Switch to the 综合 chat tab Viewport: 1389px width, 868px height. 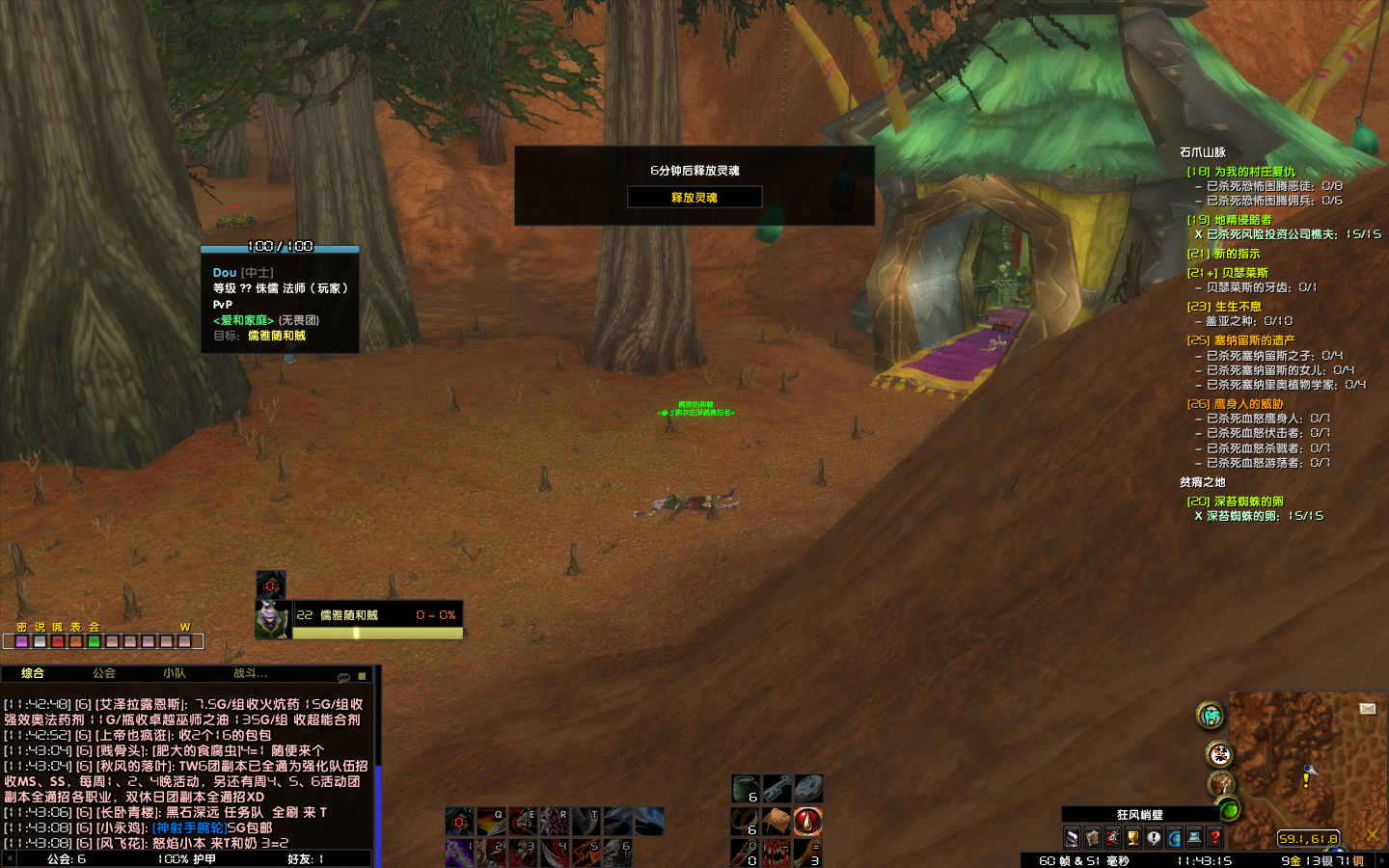33,673
